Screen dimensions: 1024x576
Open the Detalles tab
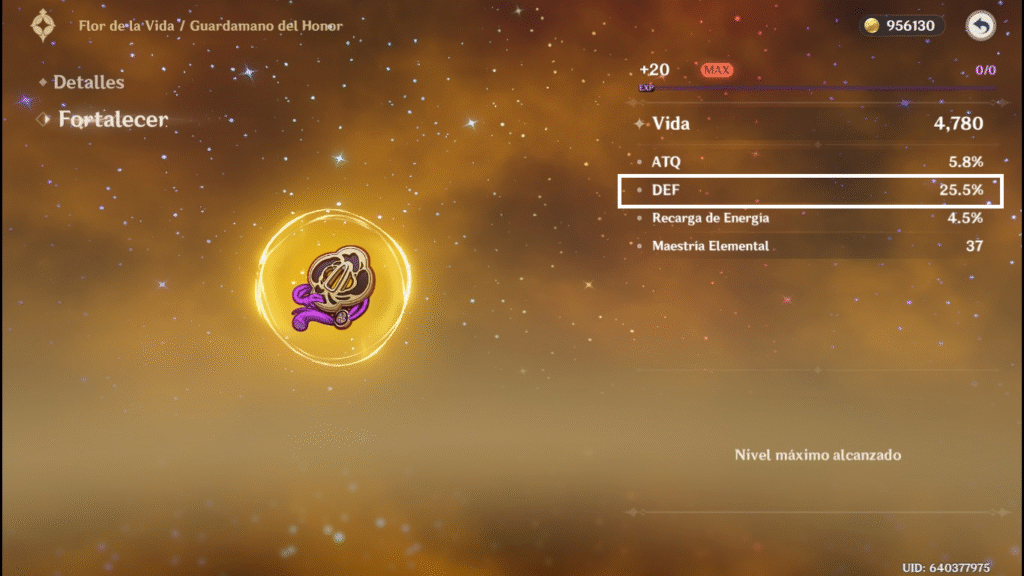pos(88,83)
